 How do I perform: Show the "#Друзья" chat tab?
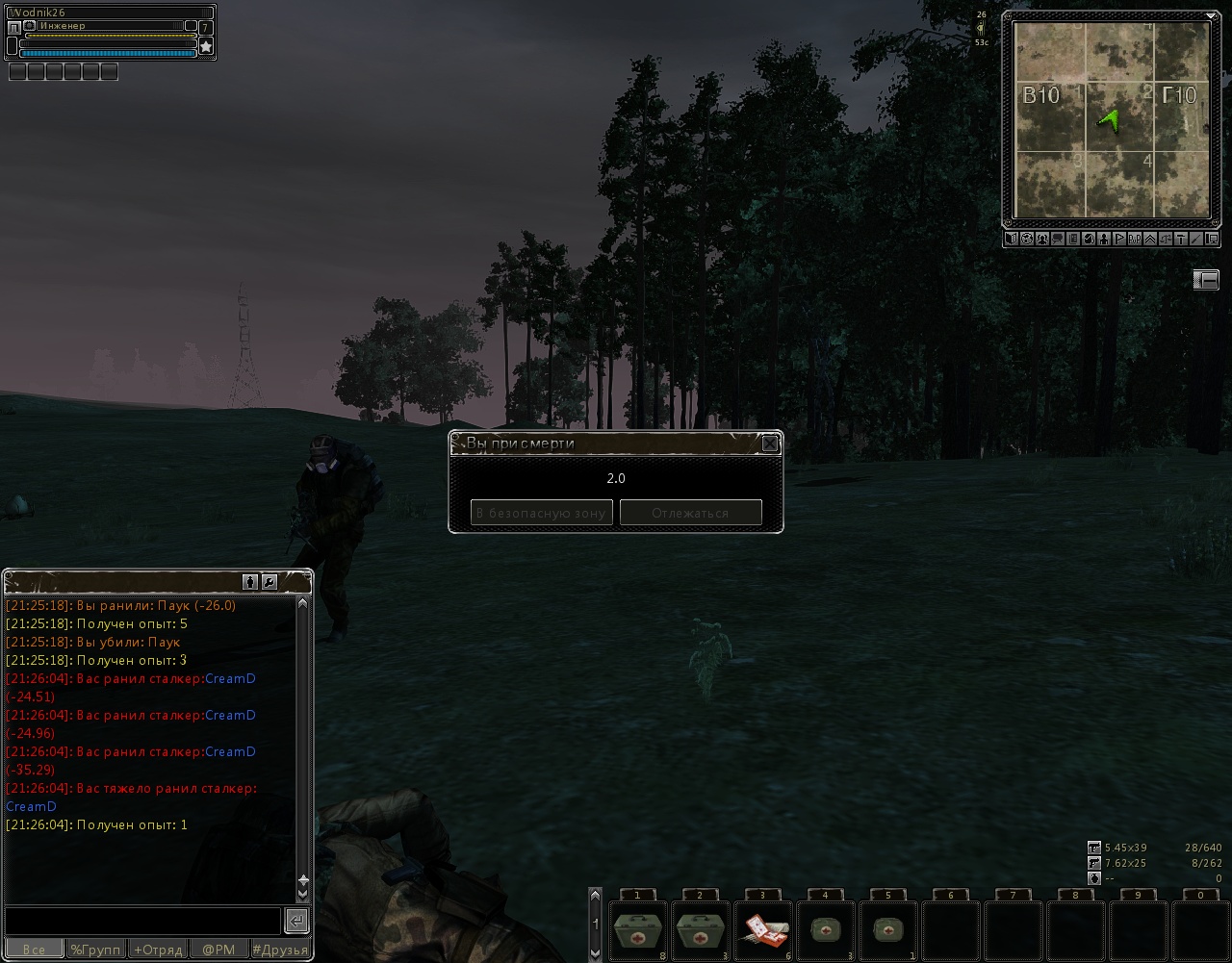coord(280,950)
